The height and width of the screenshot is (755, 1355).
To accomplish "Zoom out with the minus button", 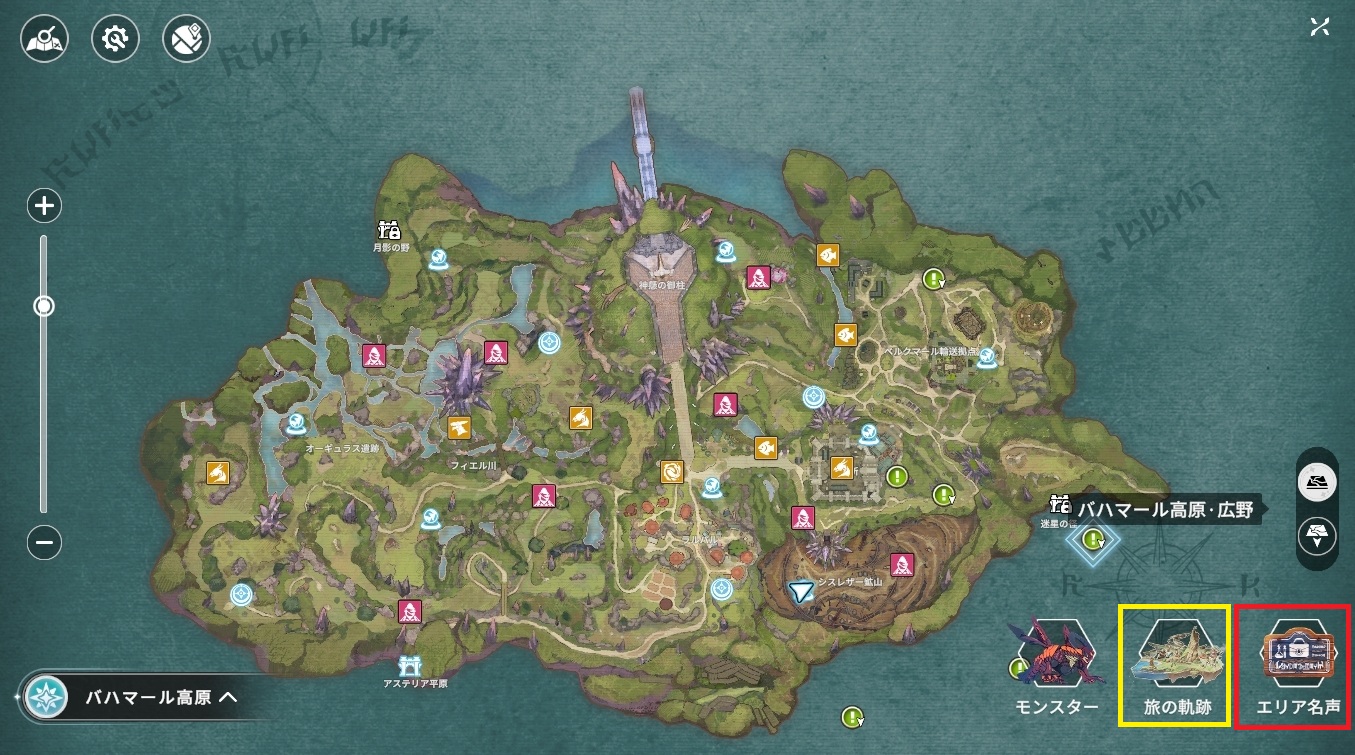I will pyautogui.click(x=45, y=543).
